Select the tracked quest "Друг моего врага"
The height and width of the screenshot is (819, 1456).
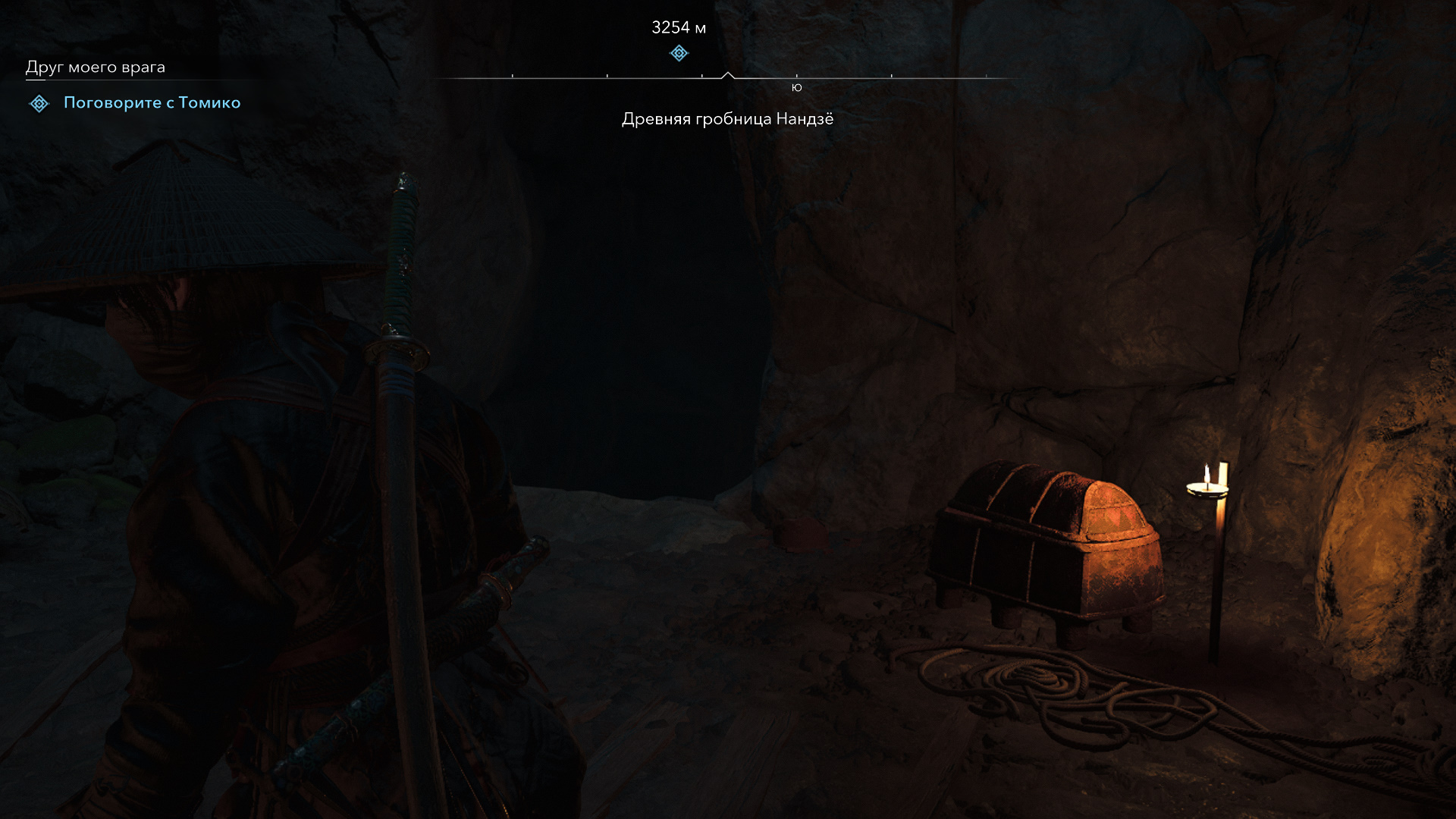tap(96, 67)
